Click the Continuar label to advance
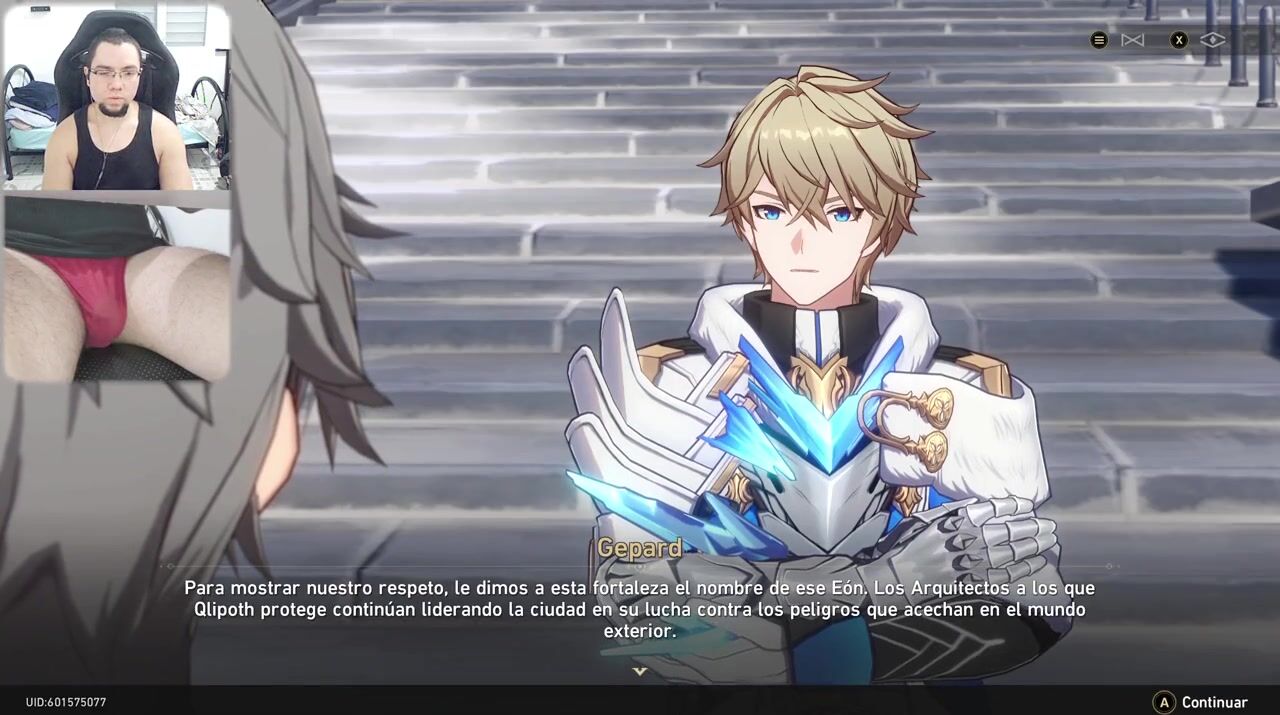 click(x=1214, y=702)
